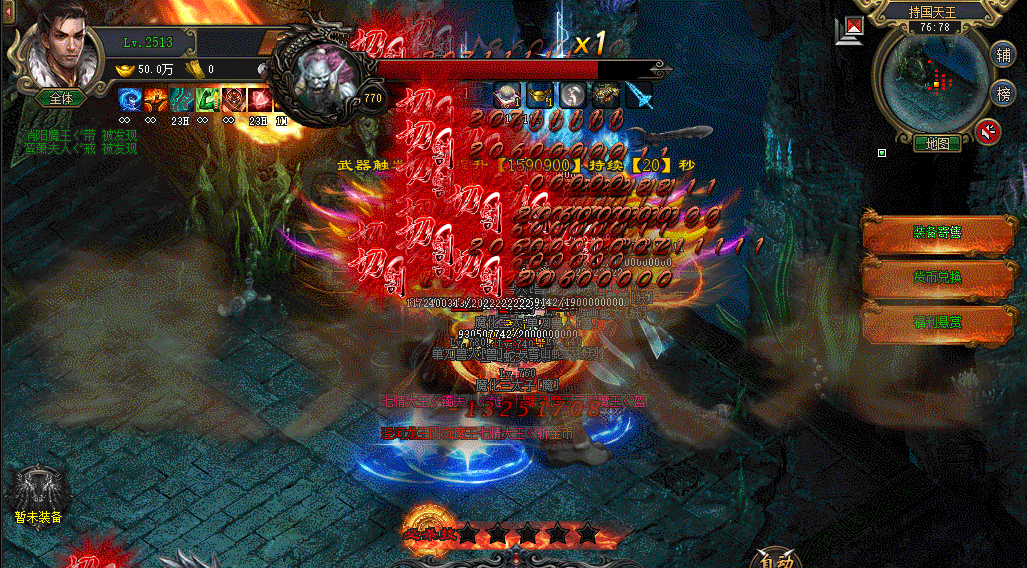Click the gold ingot currency icon
This screenshot has height=568, width=1027.
point(126,69)
